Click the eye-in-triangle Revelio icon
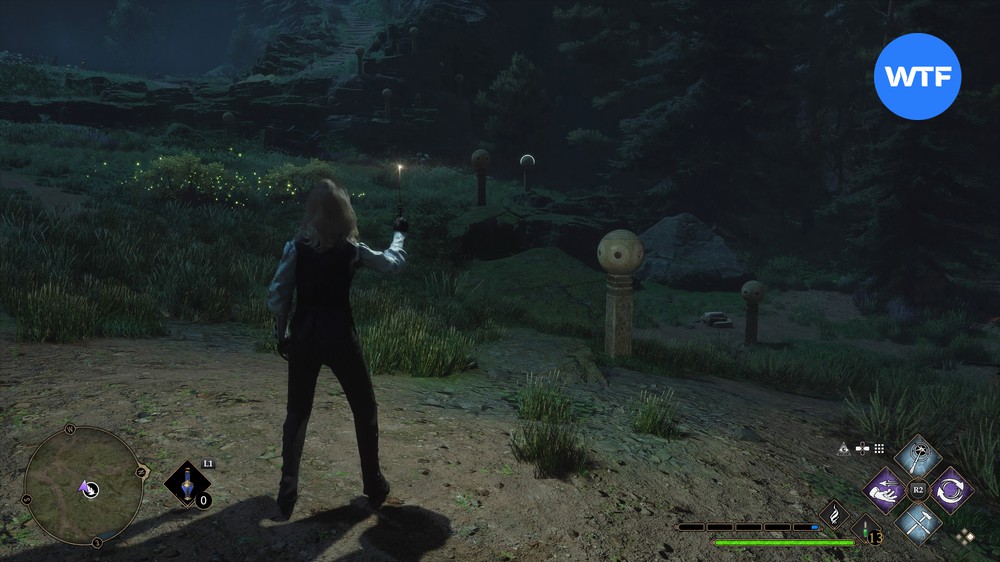Screen dimensions: 1000x562 tap(844, 449)
